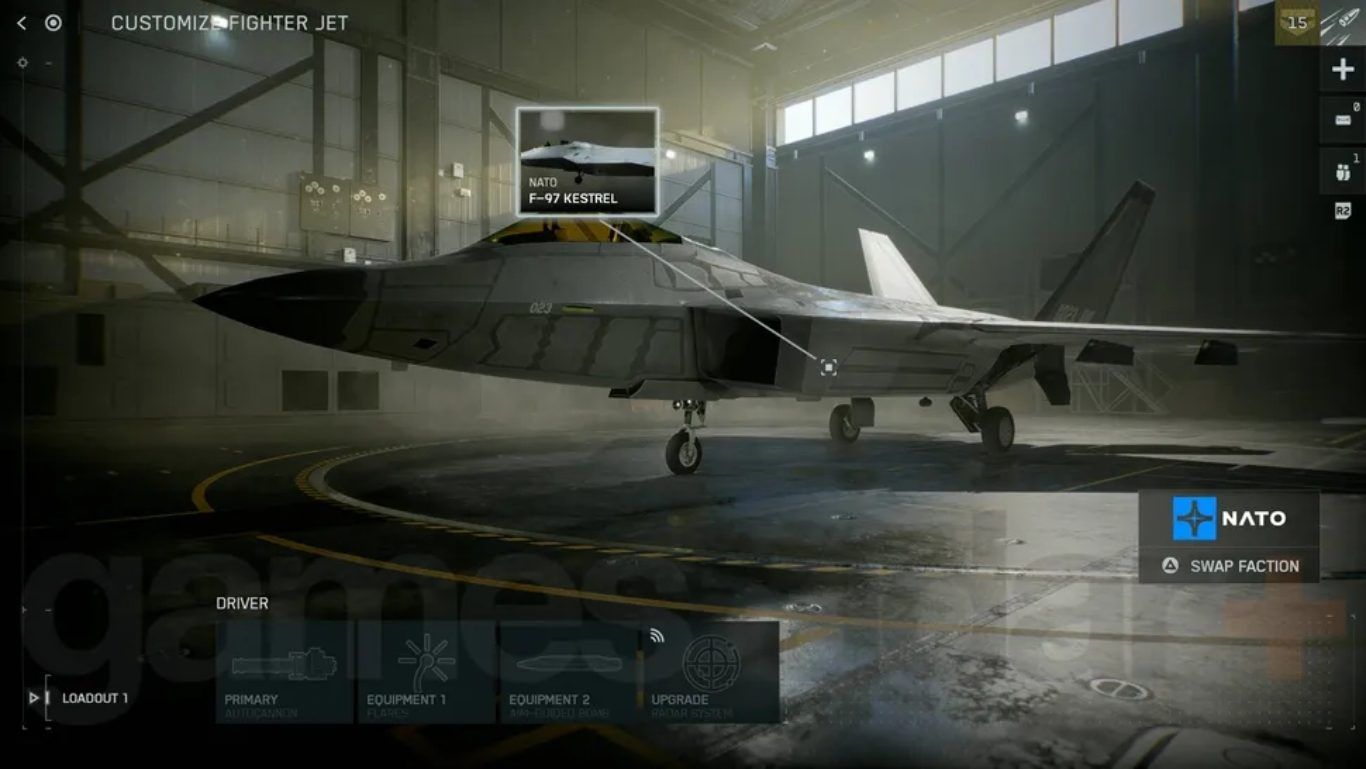This screenshot has width=1366, height=769.
Task: Click the circular target icon beside back arrow
Action: pyautogui.click(x=53, y=23)
